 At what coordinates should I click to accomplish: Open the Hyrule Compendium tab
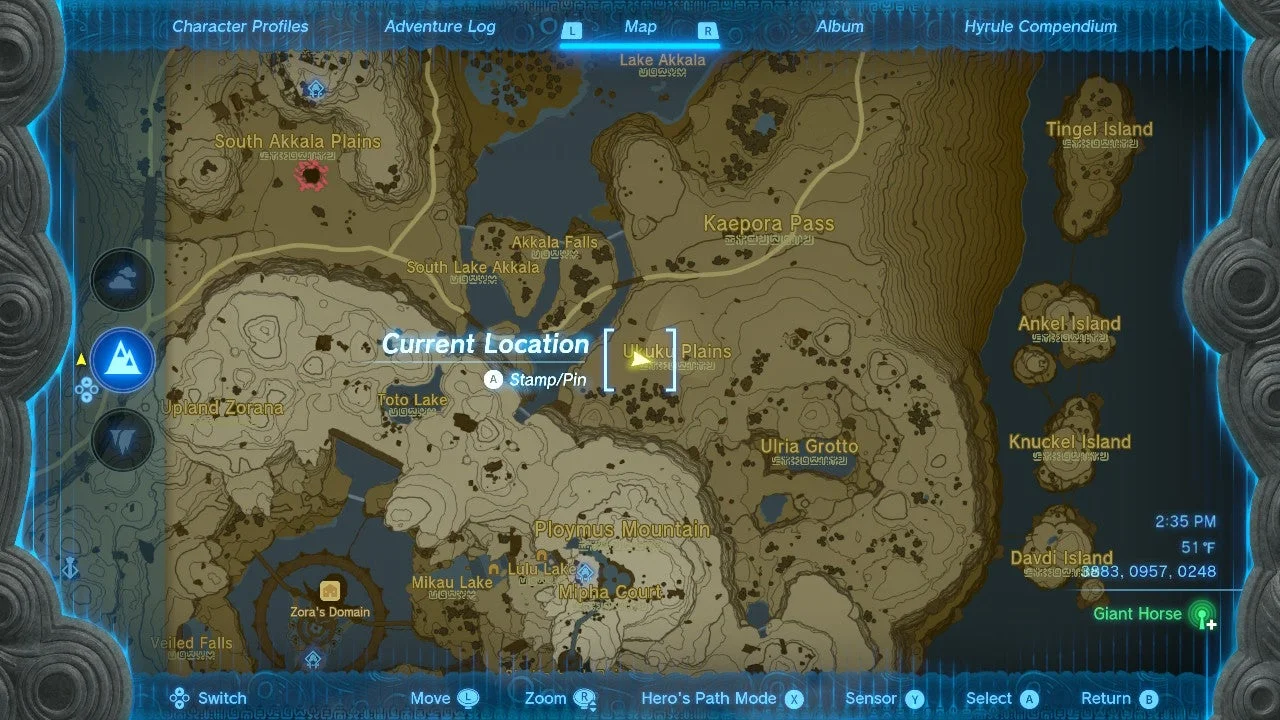coord(1040,27)
